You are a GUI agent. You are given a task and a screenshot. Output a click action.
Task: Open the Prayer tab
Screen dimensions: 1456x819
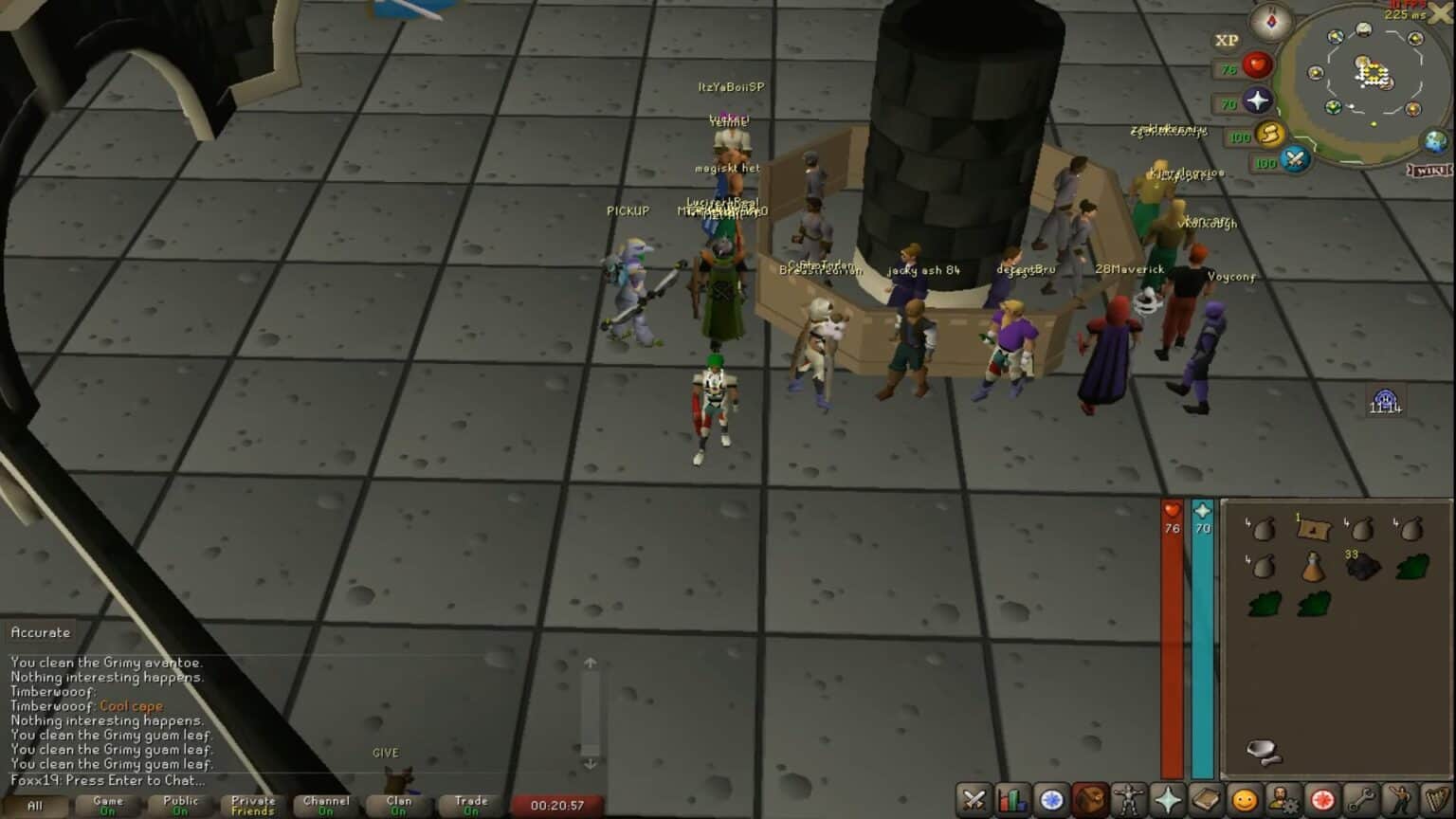click(x=1167, y=797)
